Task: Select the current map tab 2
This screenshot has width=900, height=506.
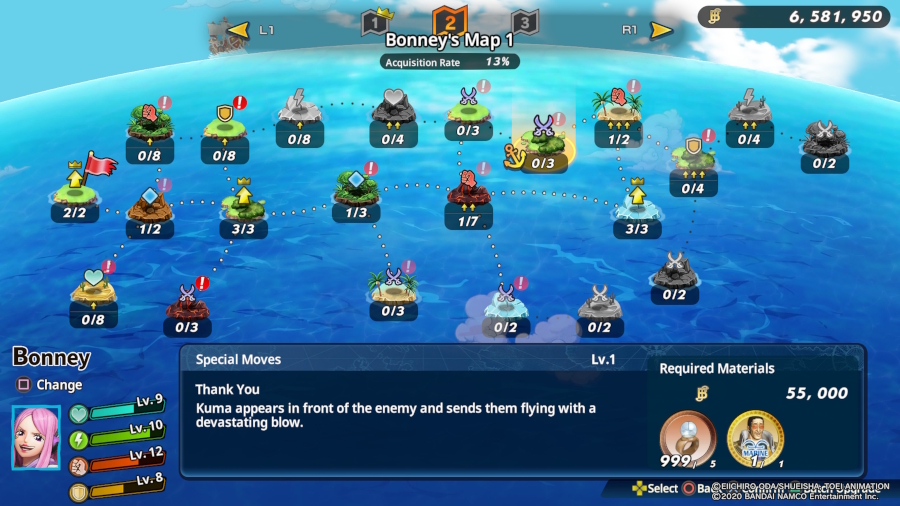Action: point(449,20)
